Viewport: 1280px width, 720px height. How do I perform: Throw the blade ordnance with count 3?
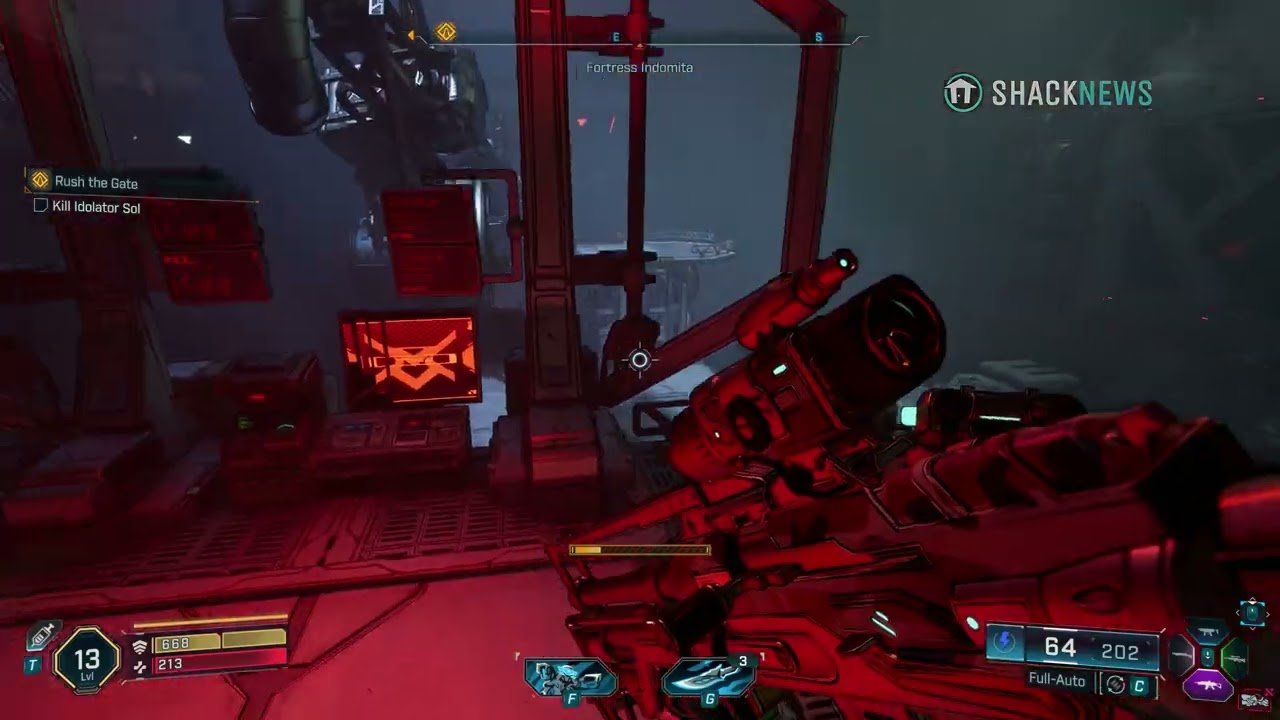click(x=709, y=678)
